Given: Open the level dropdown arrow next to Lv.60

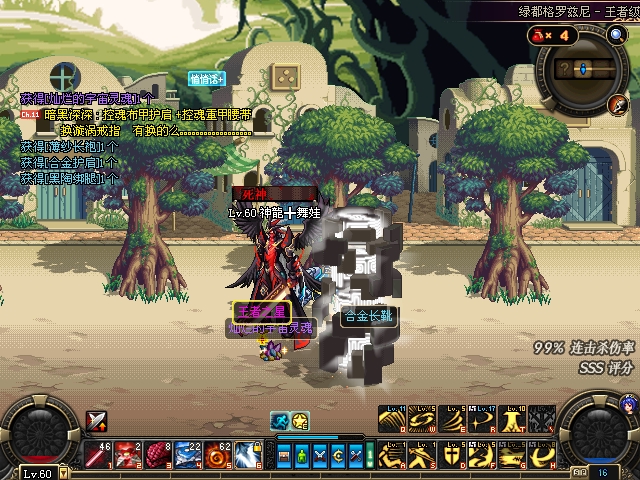Looking at the screenshot, I should click(x=62, y=473).
